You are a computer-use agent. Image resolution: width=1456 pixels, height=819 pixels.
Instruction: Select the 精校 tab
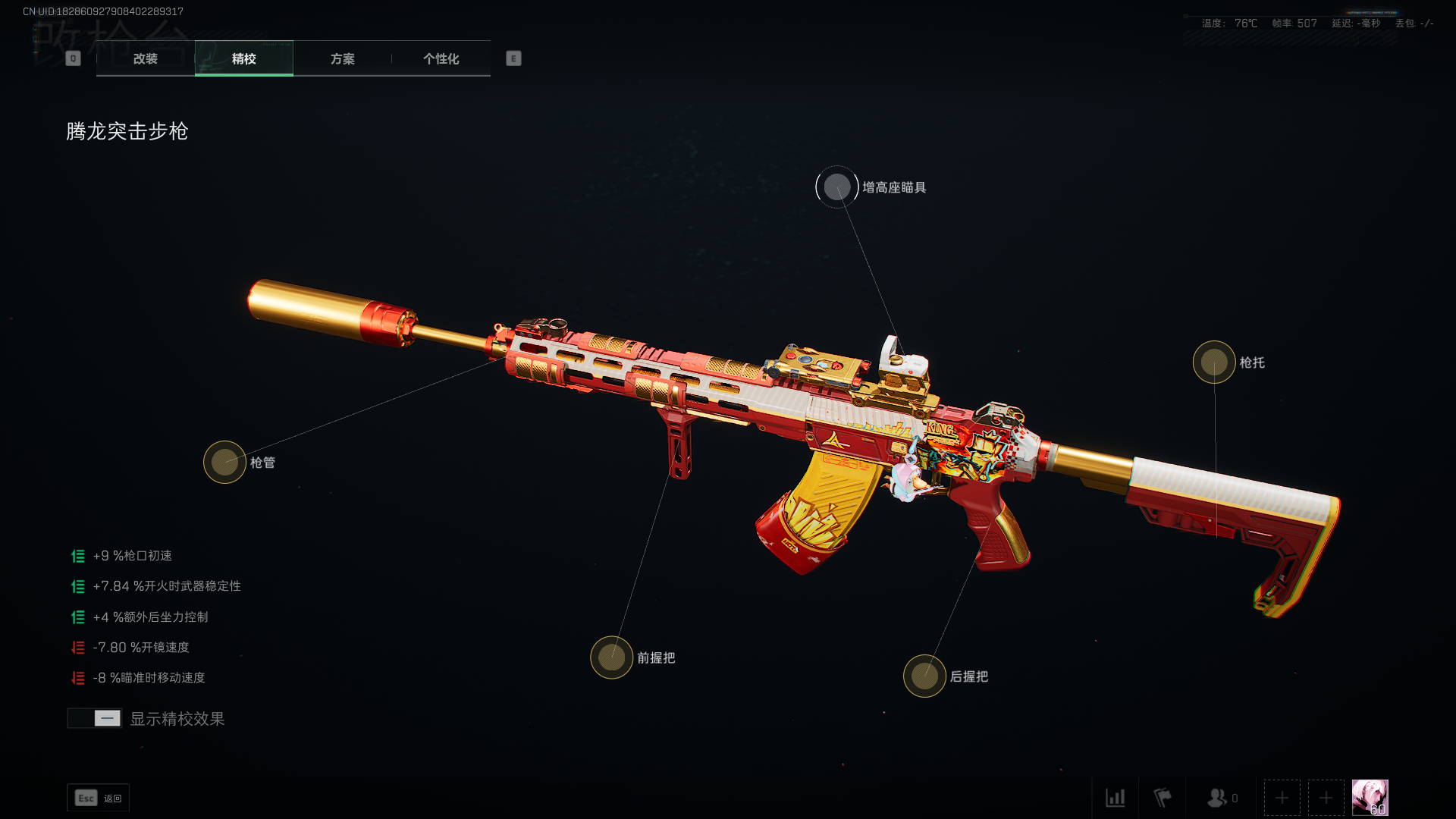(x=243, y=58)
